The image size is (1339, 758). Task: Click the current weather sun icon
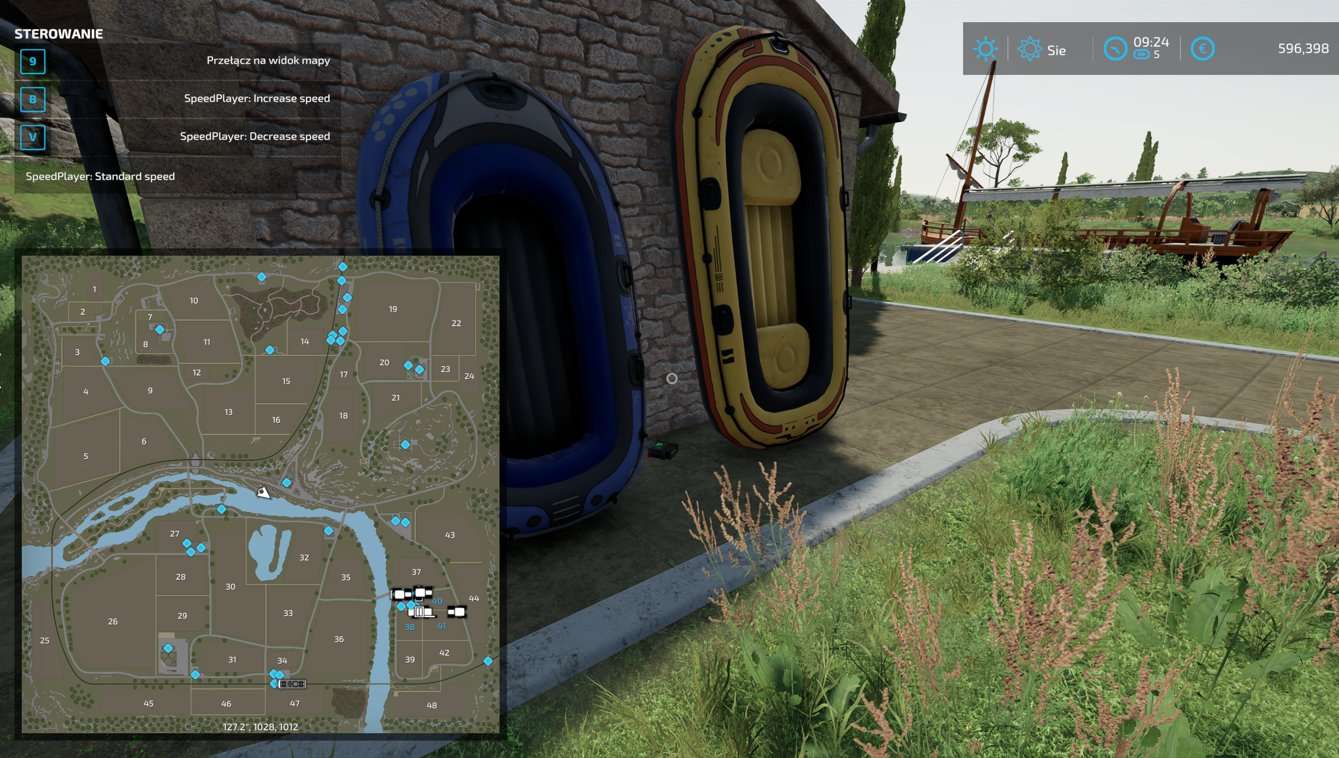(x=986, y=46)
